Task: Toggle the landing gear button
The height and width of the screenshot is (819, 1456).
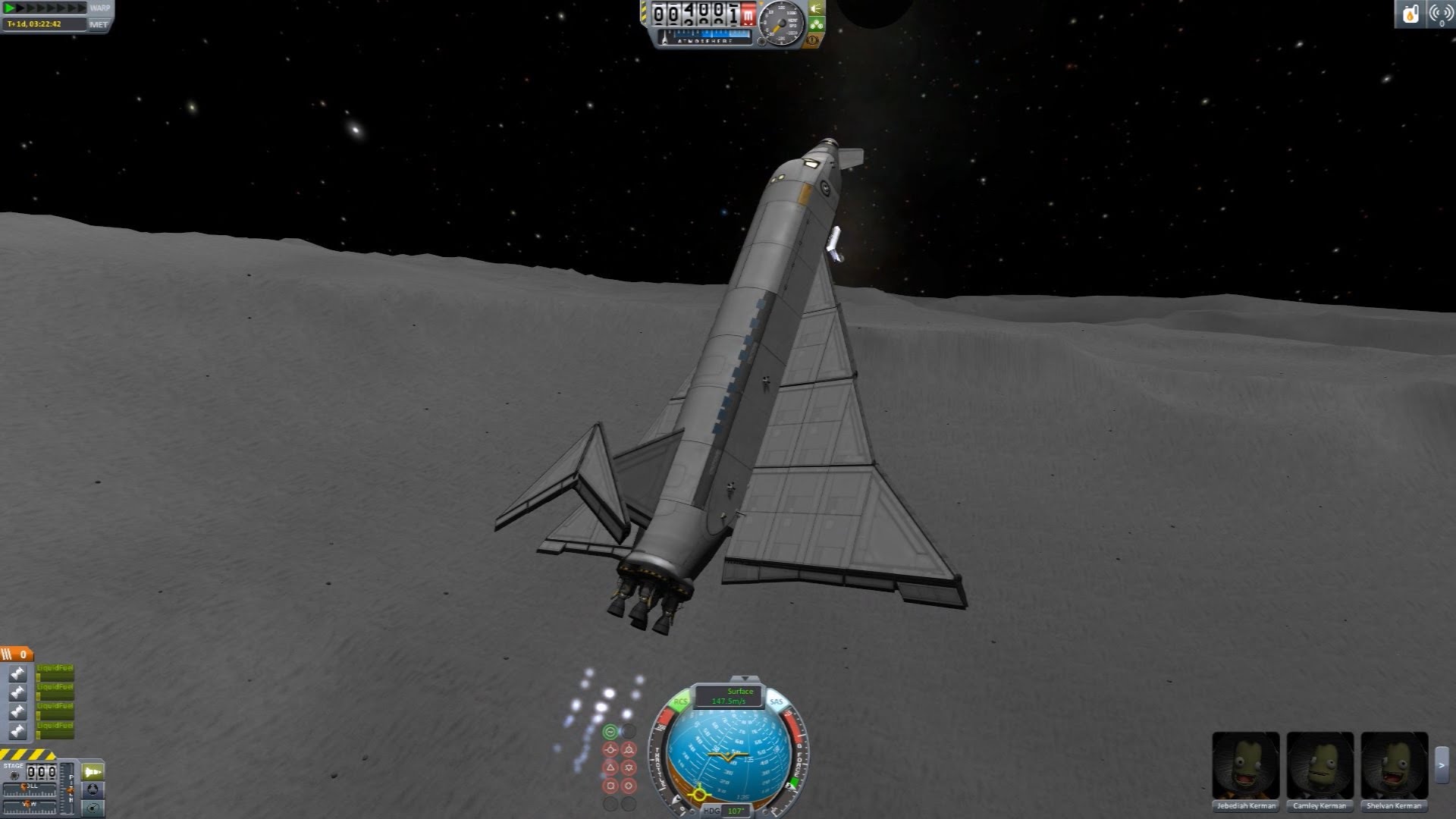Action: 817,24
